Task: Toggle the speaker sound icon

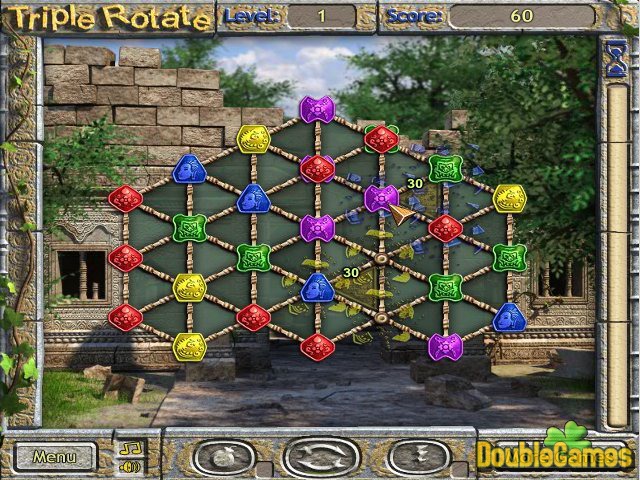Action: (130, 466)
